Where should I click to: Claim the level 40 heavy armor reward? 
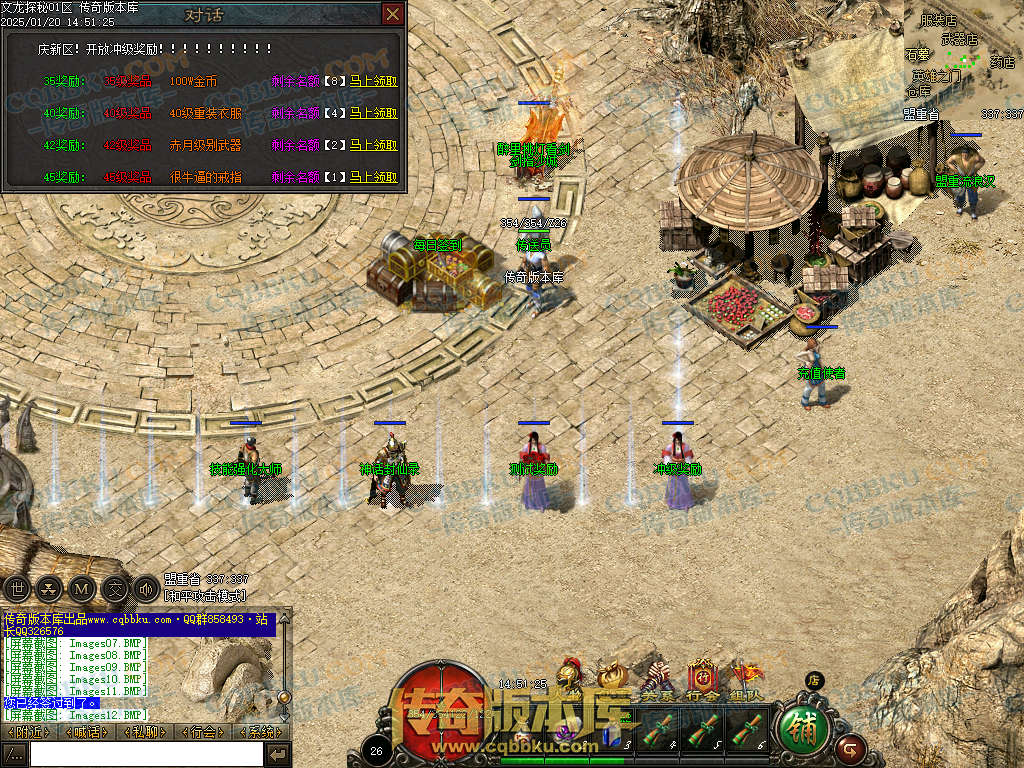[373, 113]
